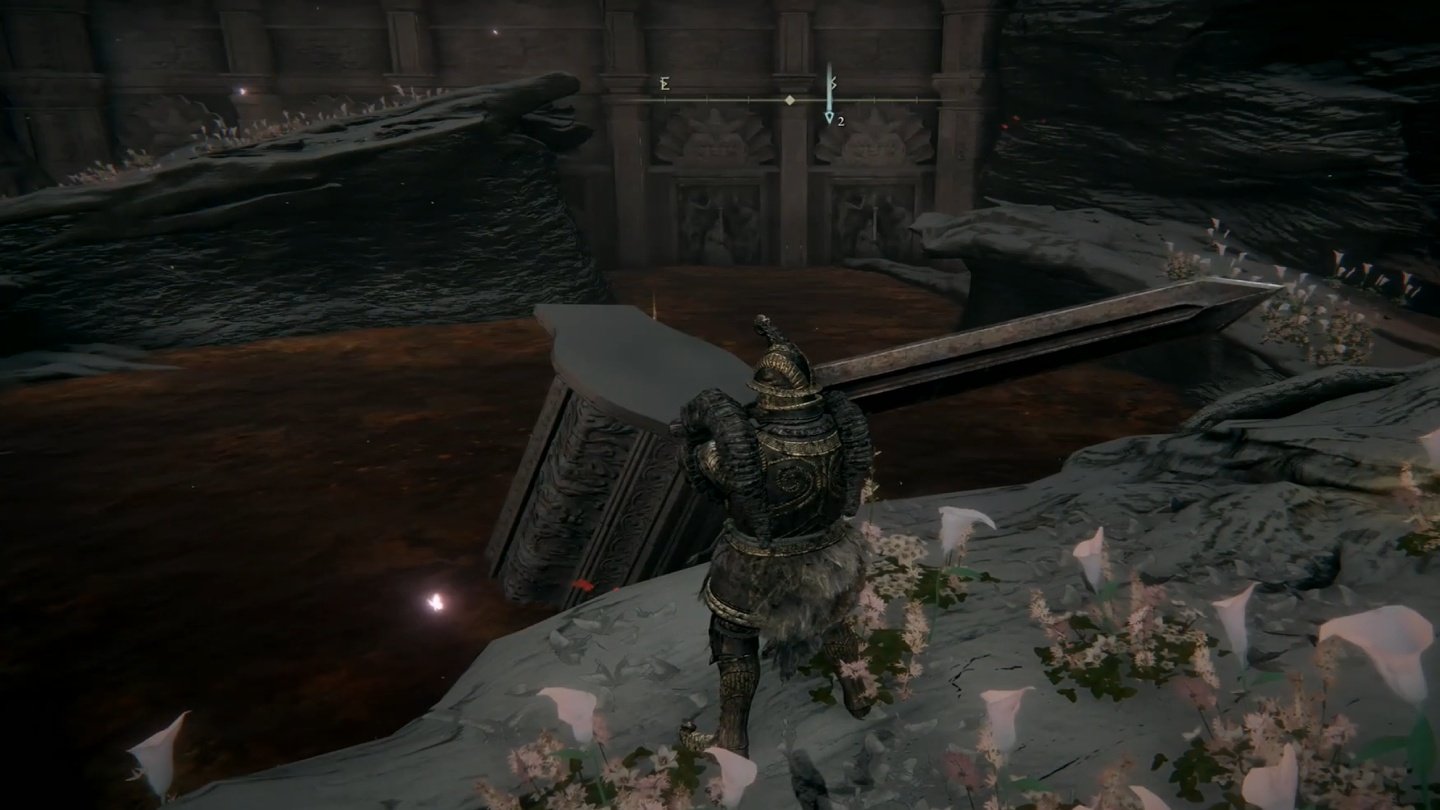Click the East letter on the compass
1440x810 pixels.
tap(664, 85)
